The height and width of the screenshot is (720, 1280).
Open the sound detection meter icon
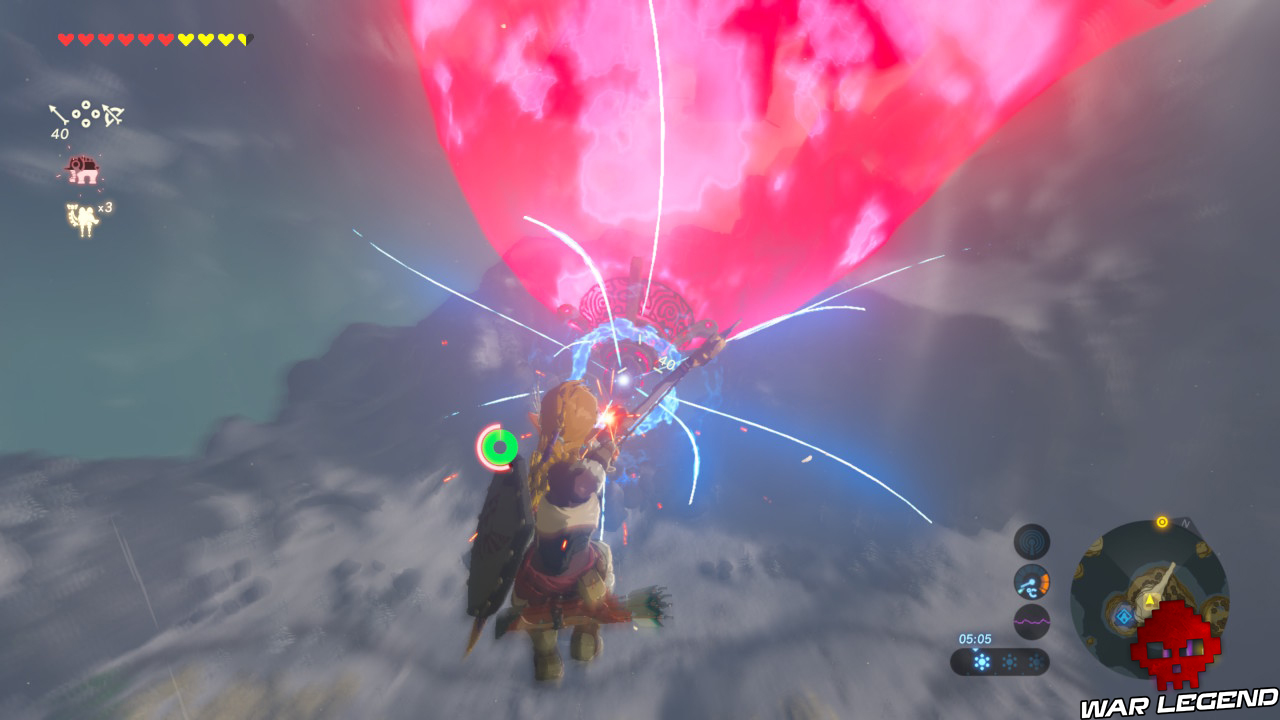(x=1031, y=622)
